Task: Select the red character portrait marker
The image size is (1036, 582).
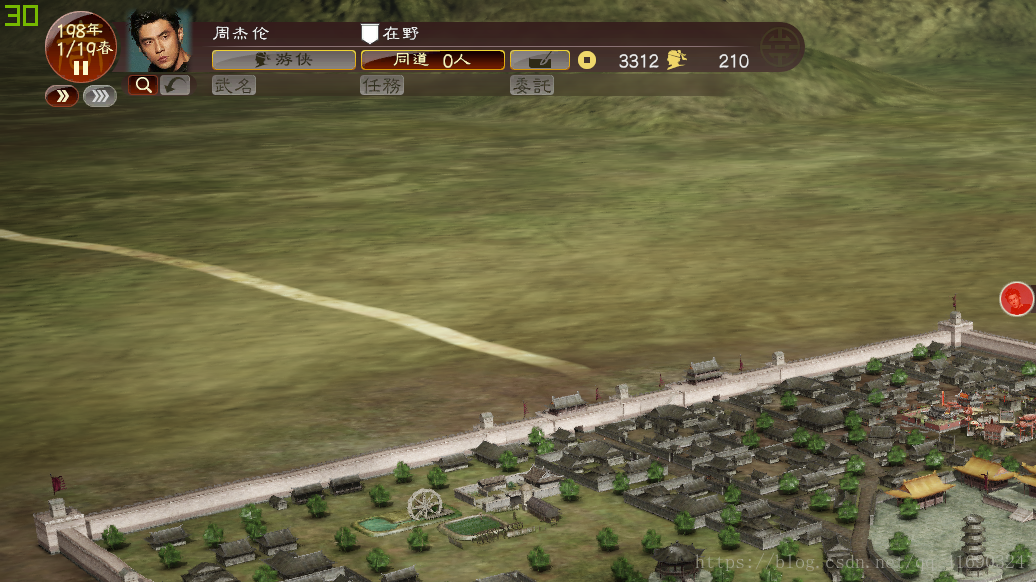Action: [1016, 298]
